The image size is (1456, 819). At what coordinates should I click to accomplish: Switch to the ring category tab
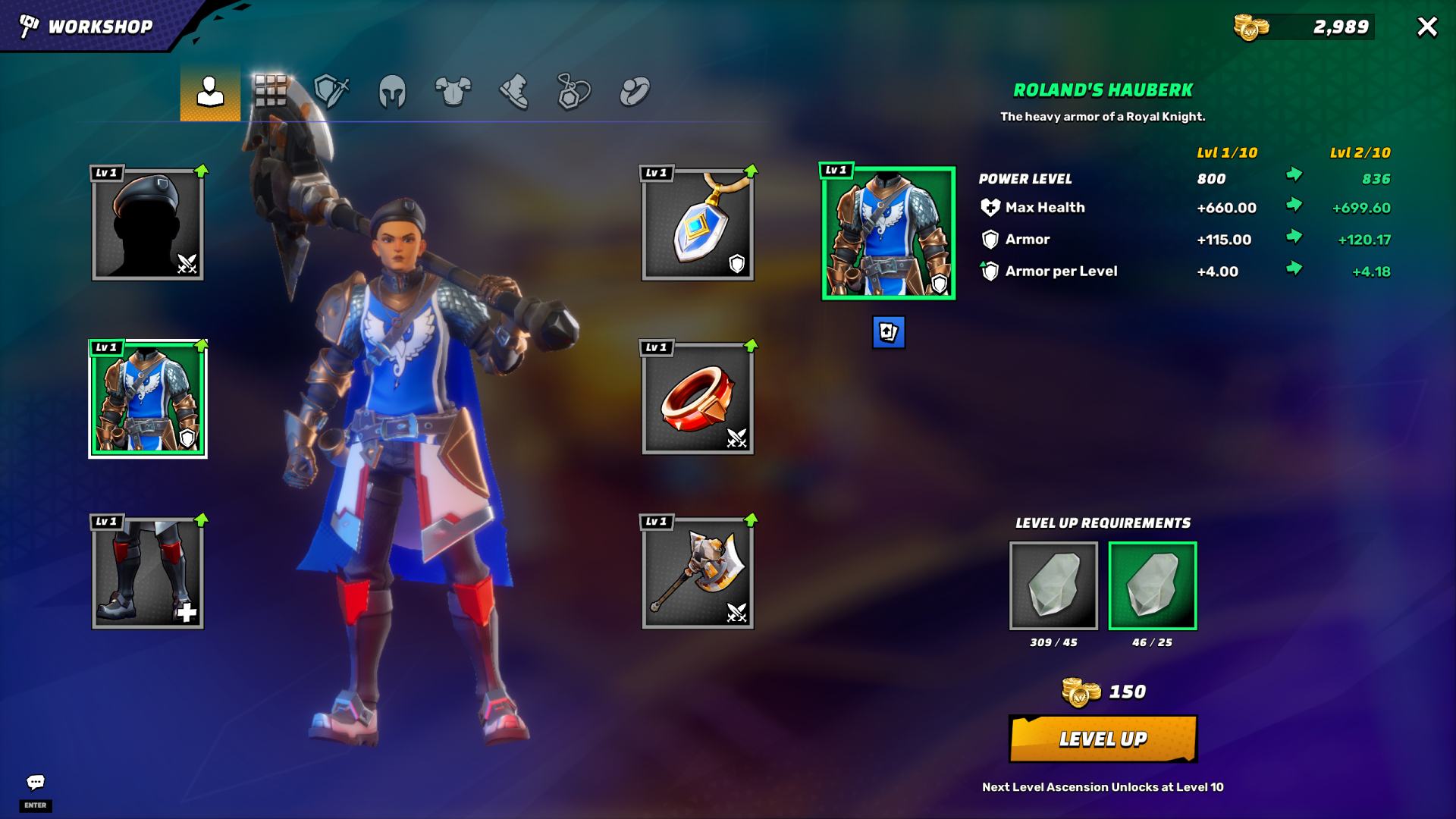click(x=635, y=93)
